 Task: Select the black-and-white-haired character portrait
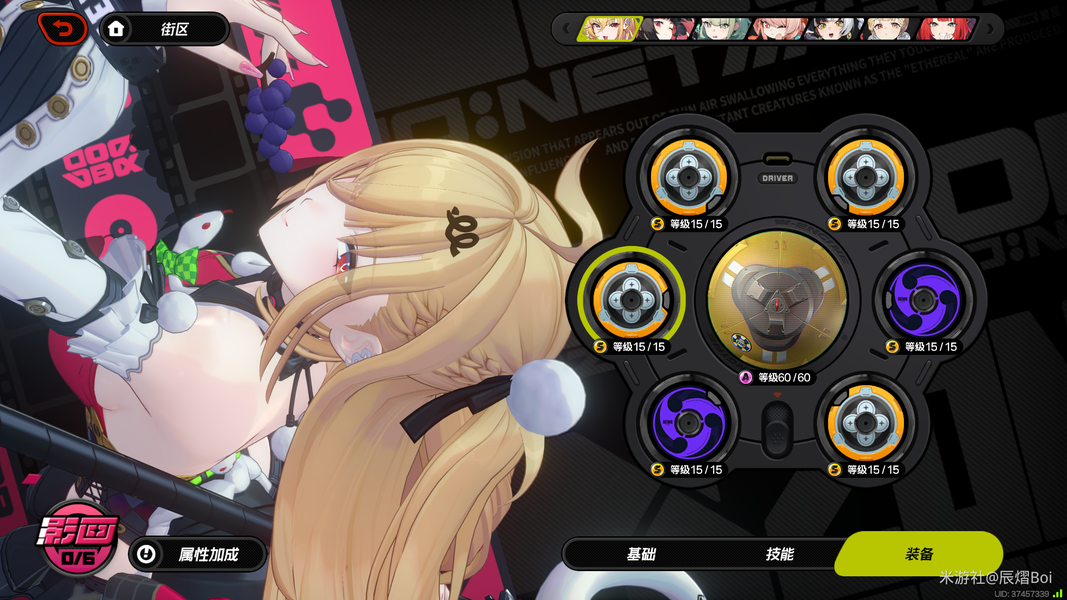tap(833, 28)
